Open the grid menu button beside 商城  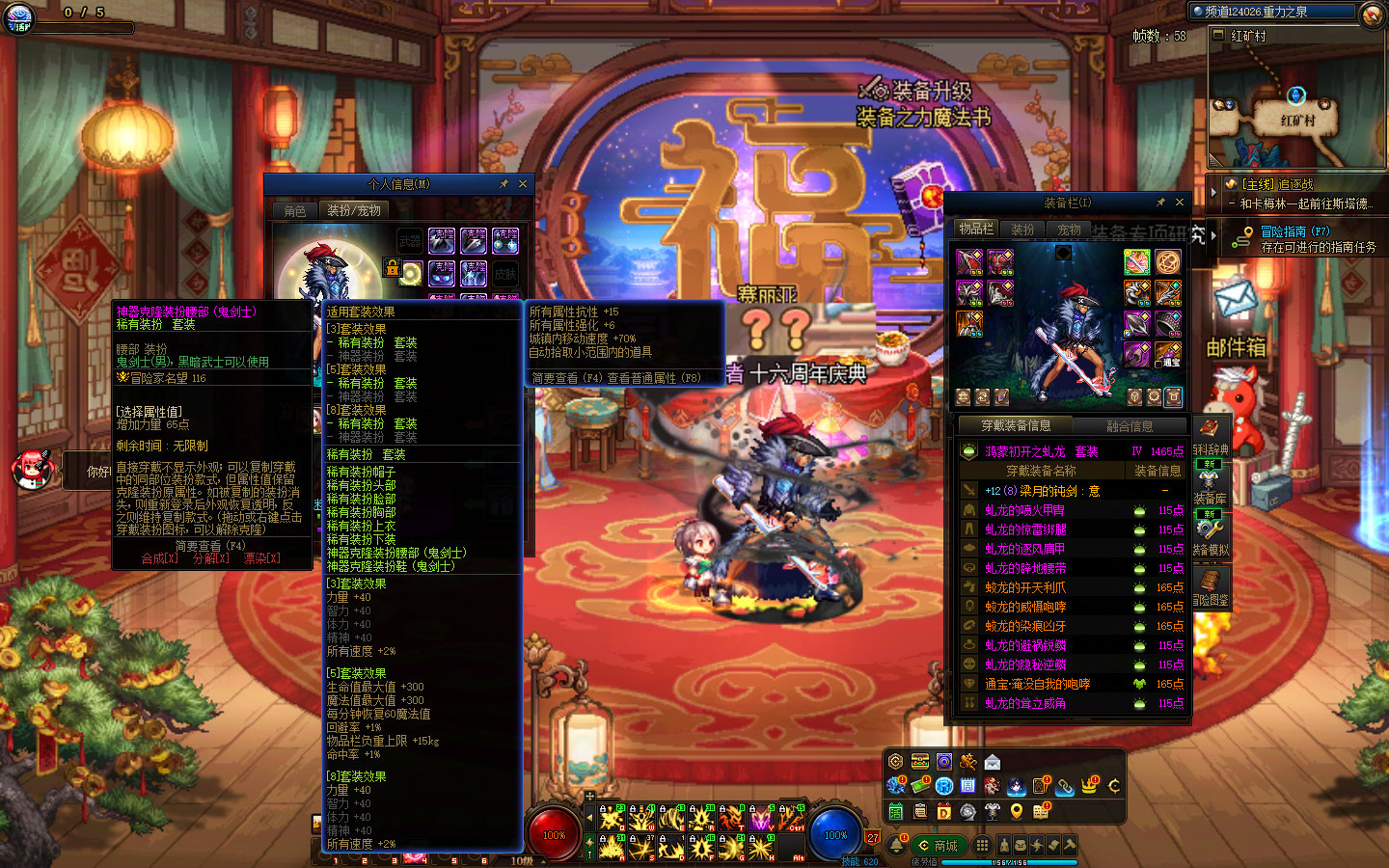click(981, 846)
